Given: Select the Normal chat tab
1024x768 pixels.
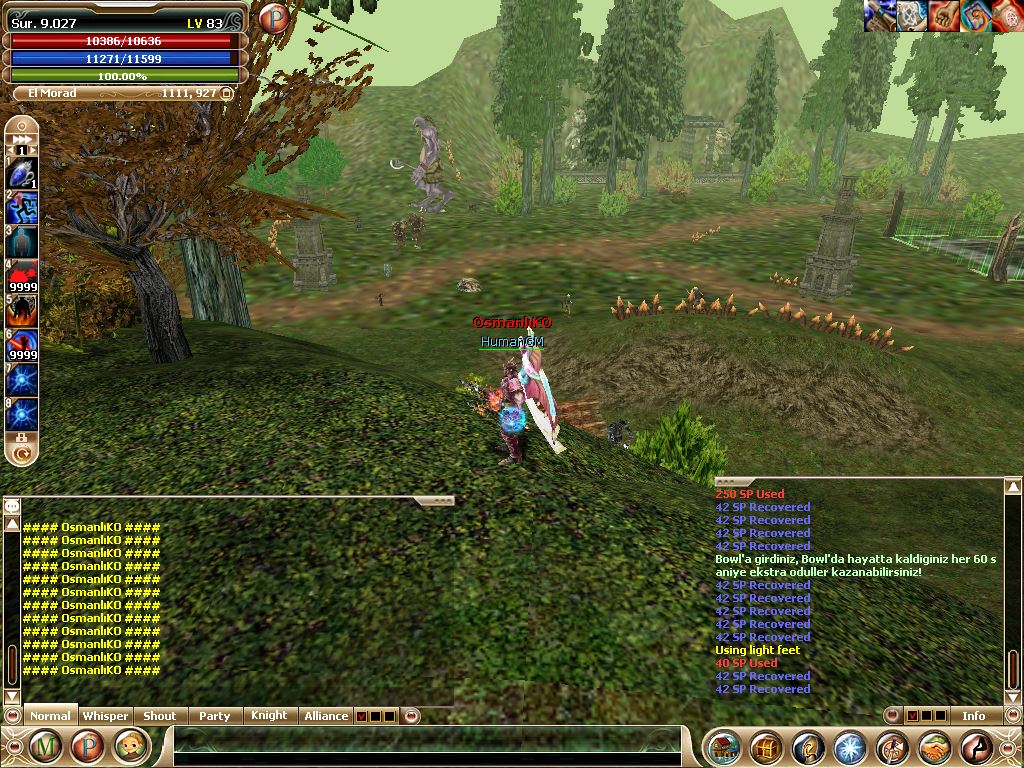Looking at the screenshot, I should click(x=50, y=716).
